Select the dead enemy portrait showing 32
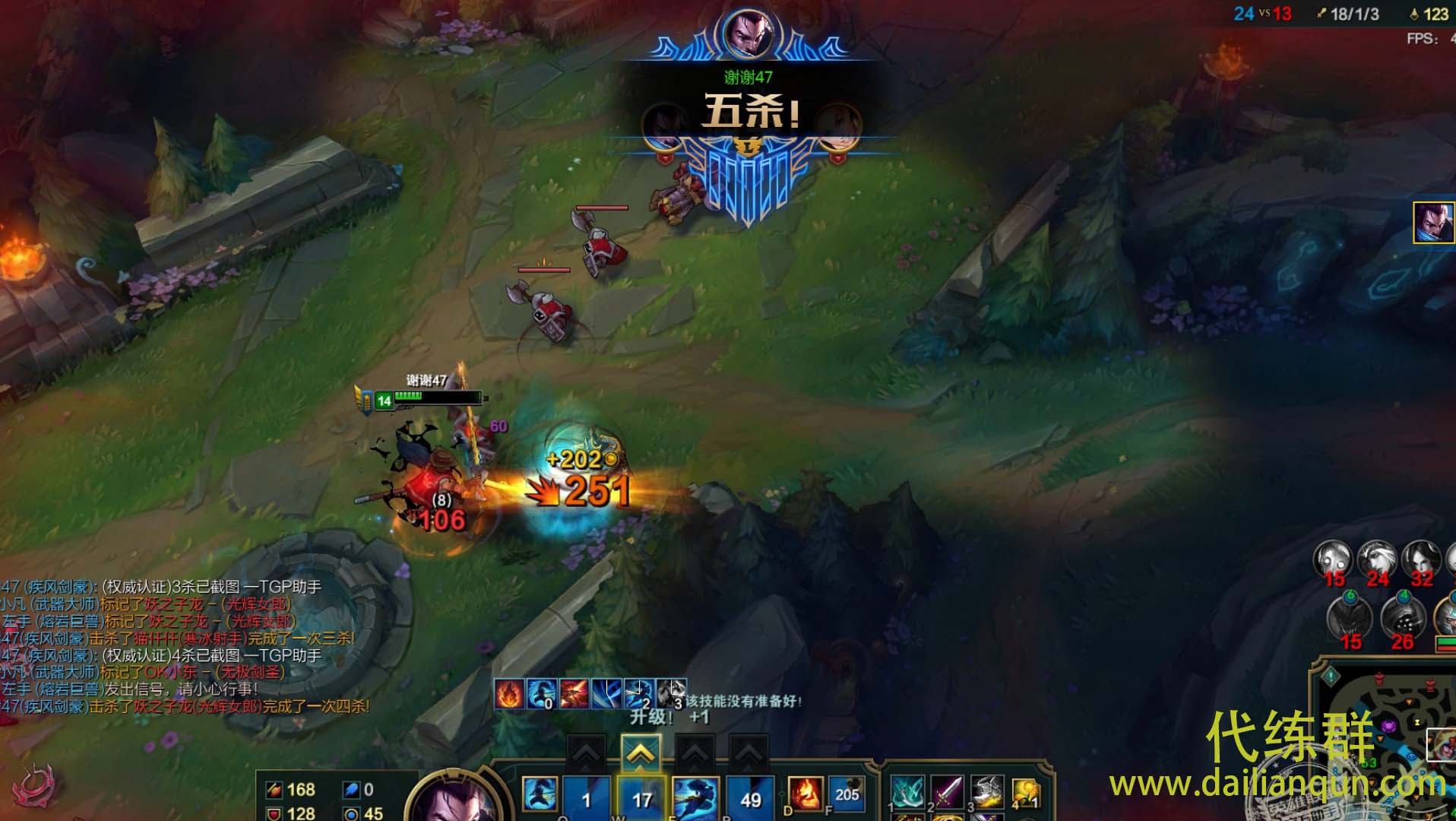 tap(1421, 564)
